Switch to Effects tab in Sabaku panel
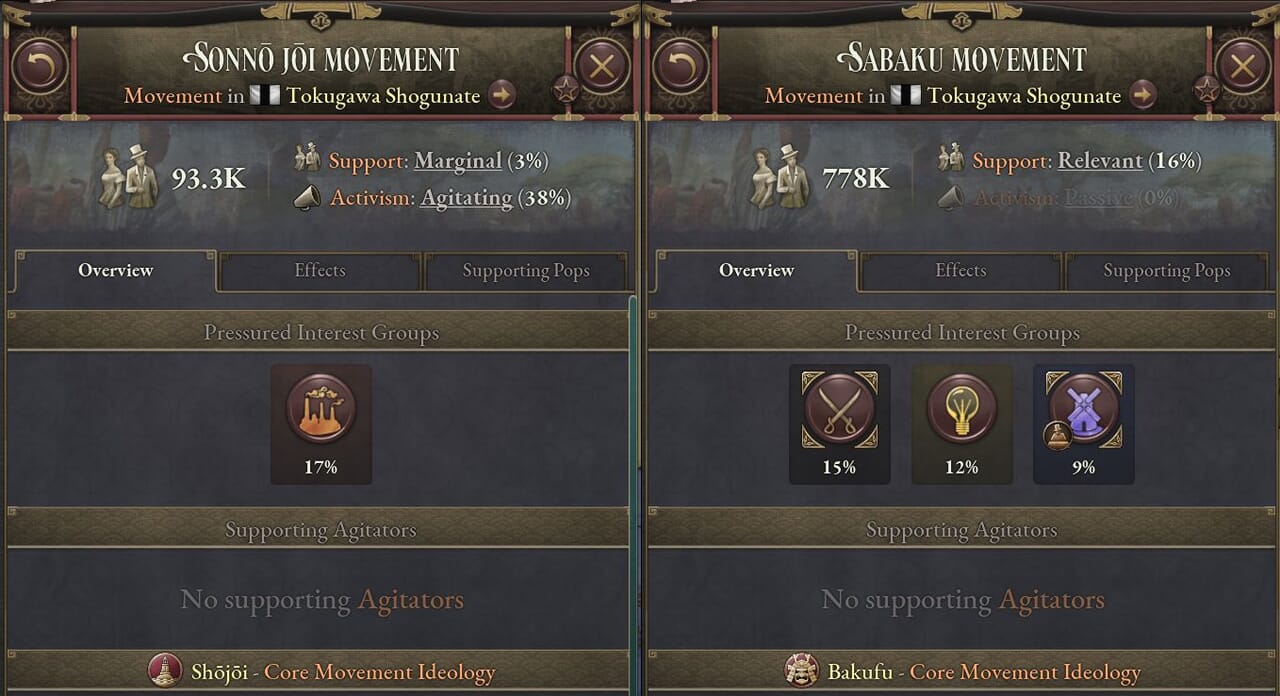This screenshot has width=1280, height=696. (x=961, y=271)
